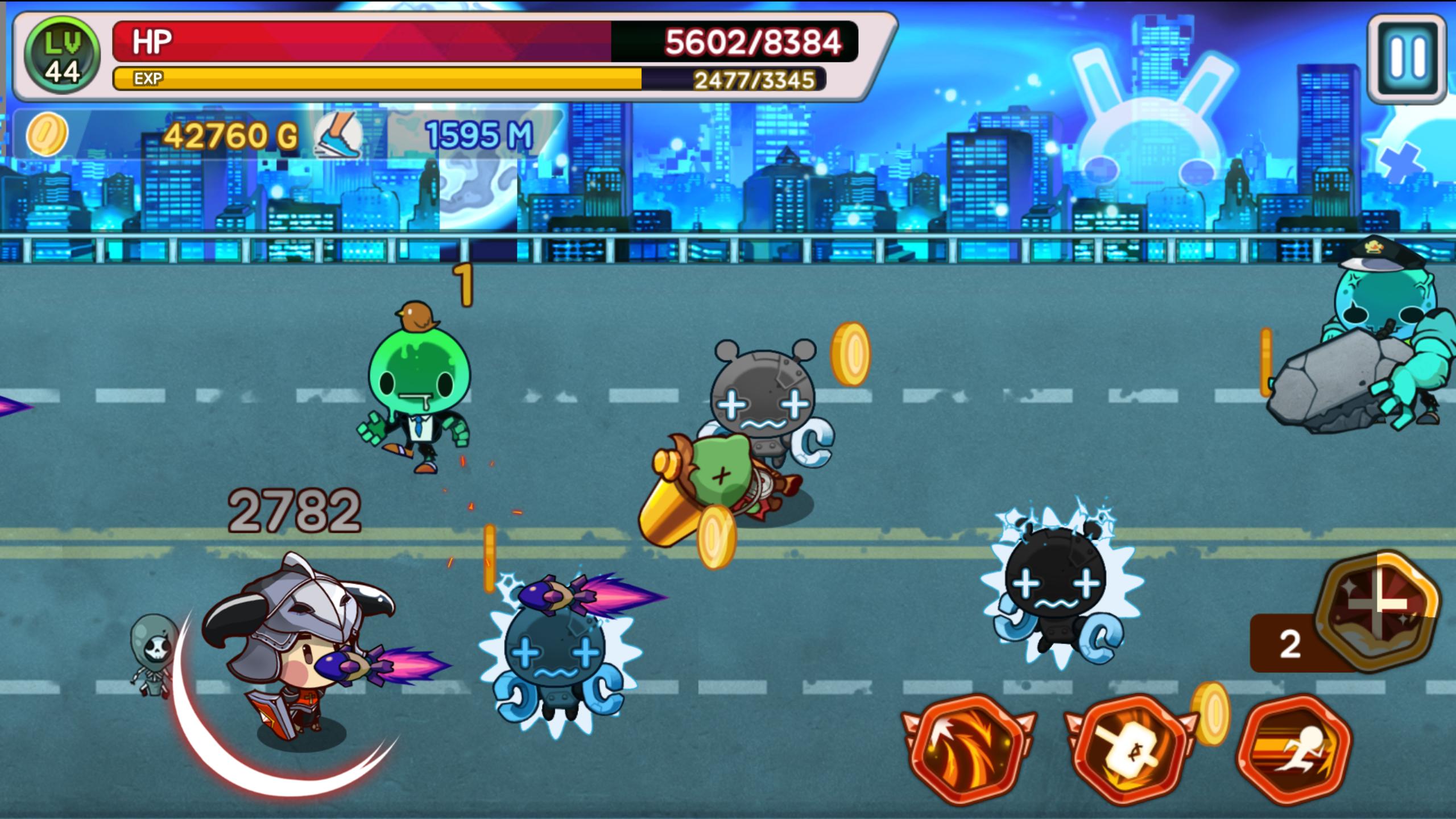The width and height of the screenshot is (1456, 819).
Task: Pause the game
Action: 1408,58
